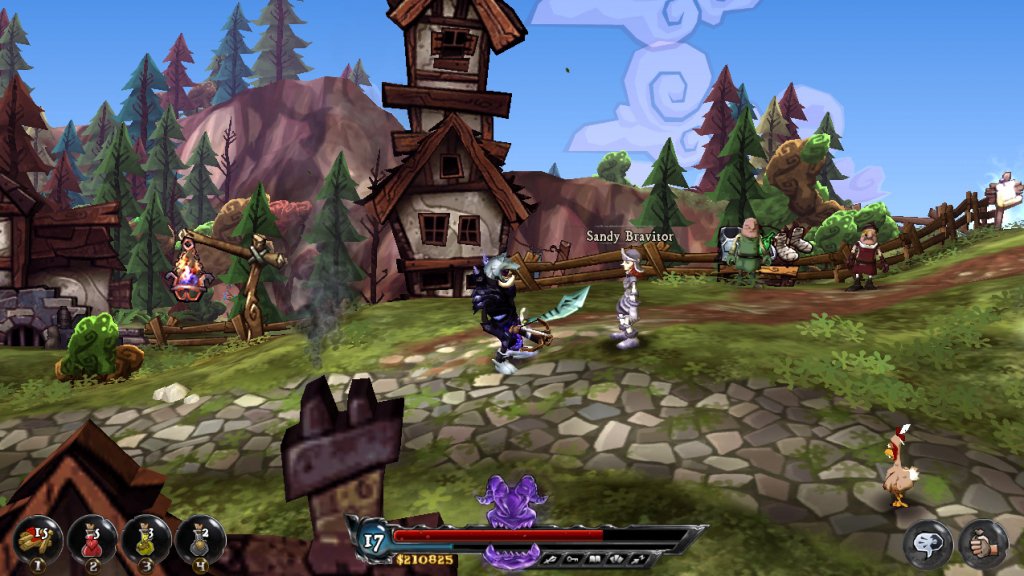
Task: Select the yellow potion in slot 3
Action: click(x=146, y=541)
